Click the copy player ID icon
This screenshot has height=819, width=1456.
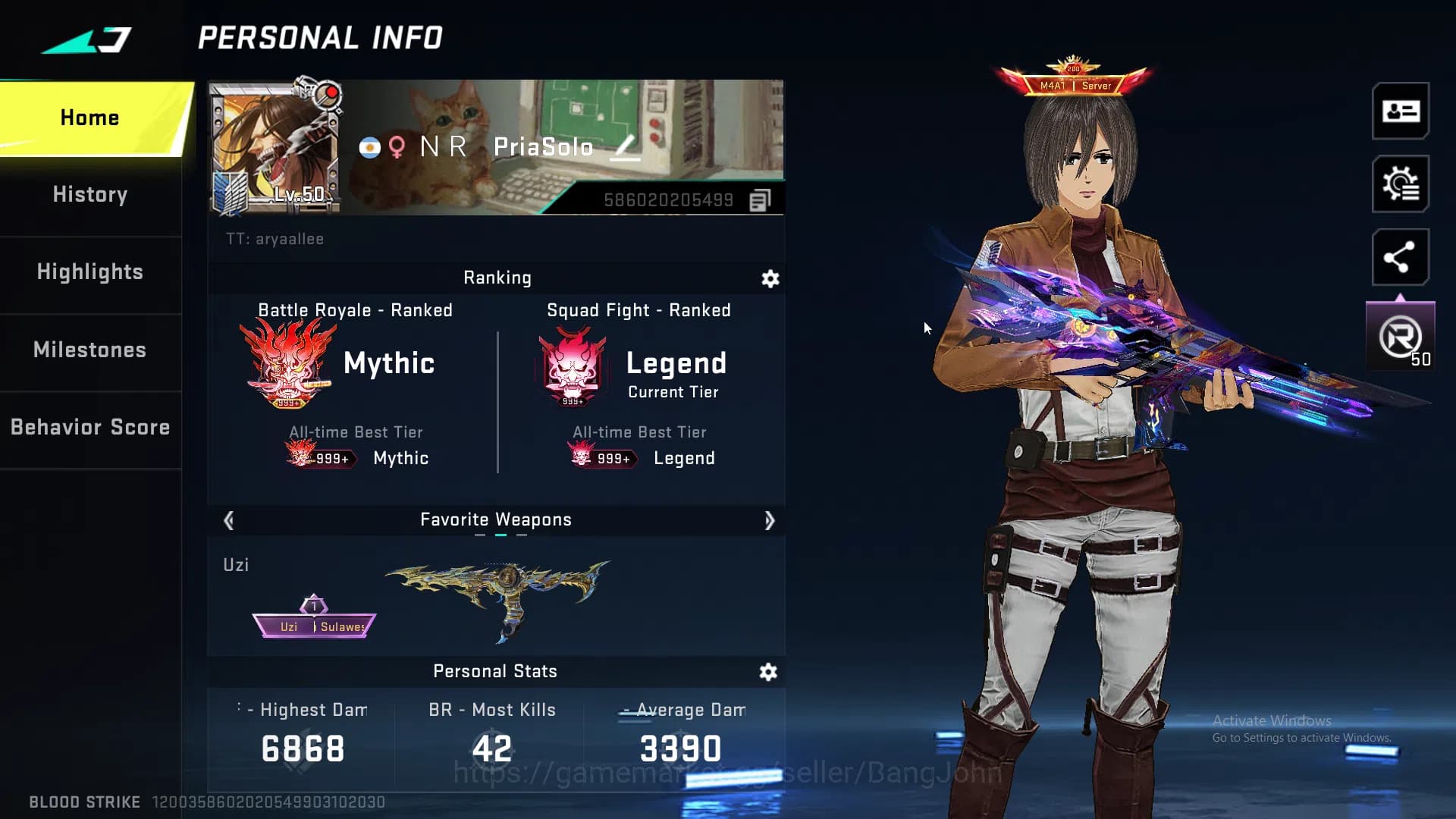click(x=760, y=199)
